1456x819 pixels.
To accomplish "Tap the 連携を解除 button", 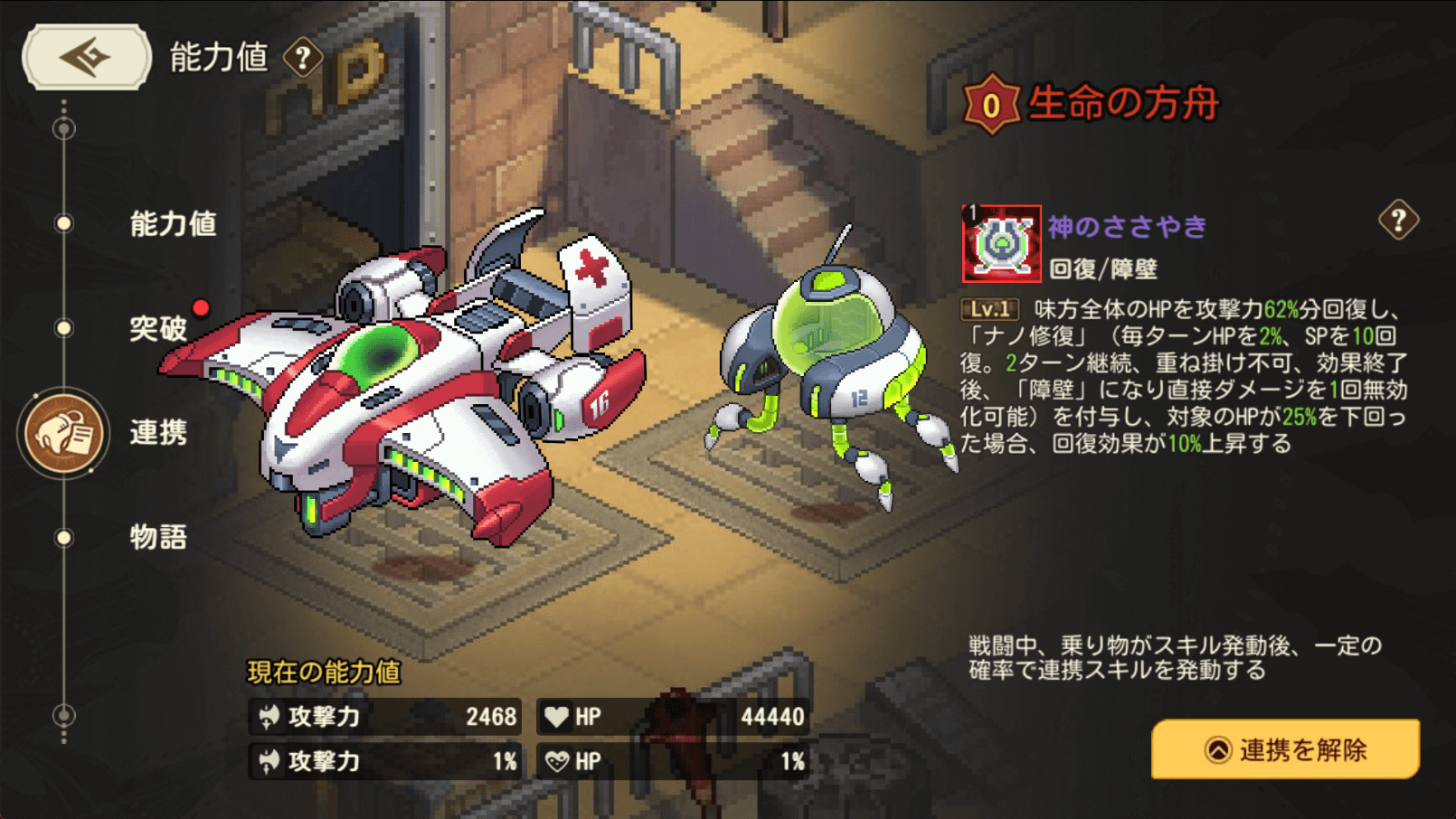I will (1285, 749).
